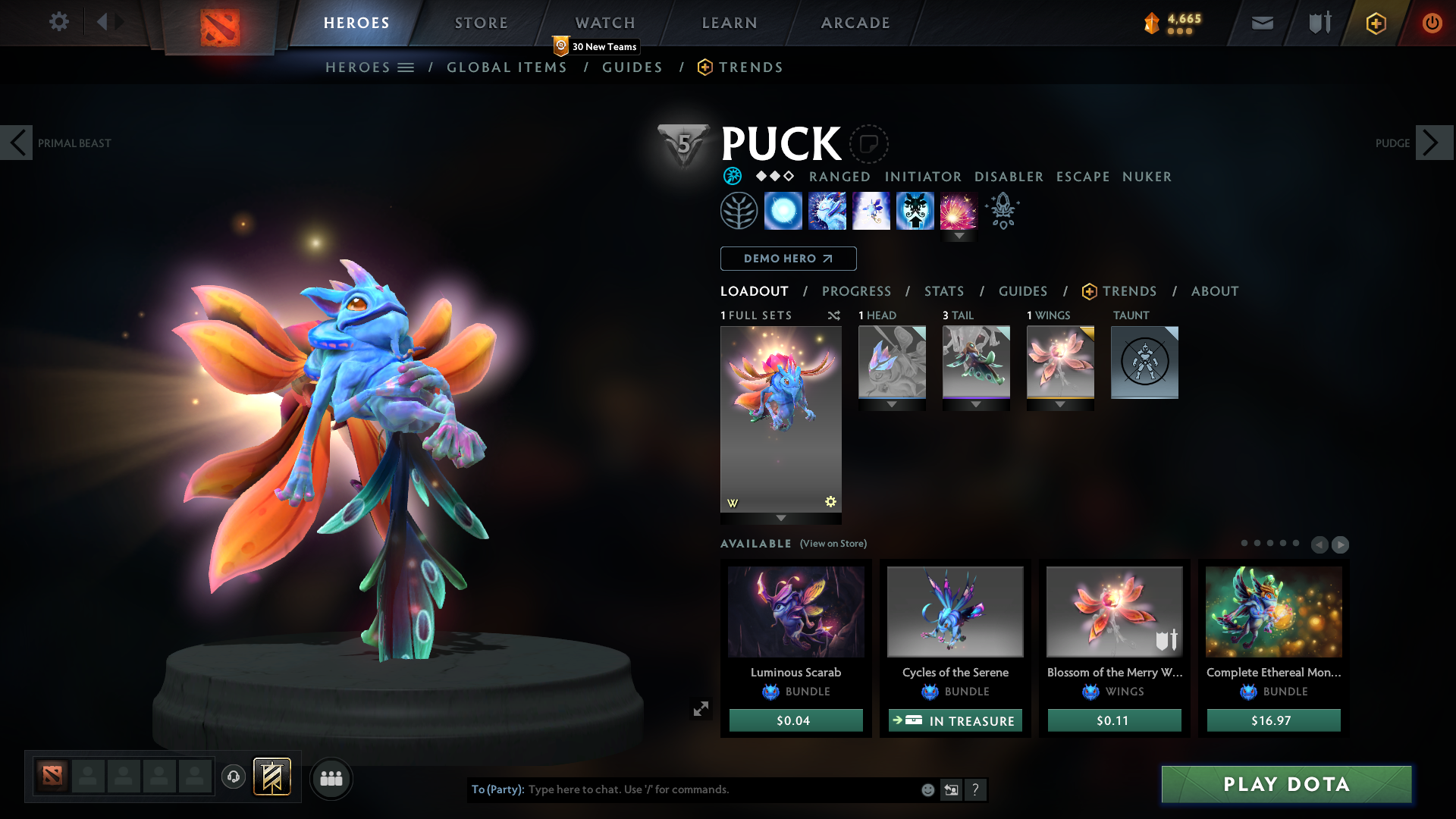
Task: Toggle the shuffle loadout icon next to Full Sets
Action: pos(833,315)
